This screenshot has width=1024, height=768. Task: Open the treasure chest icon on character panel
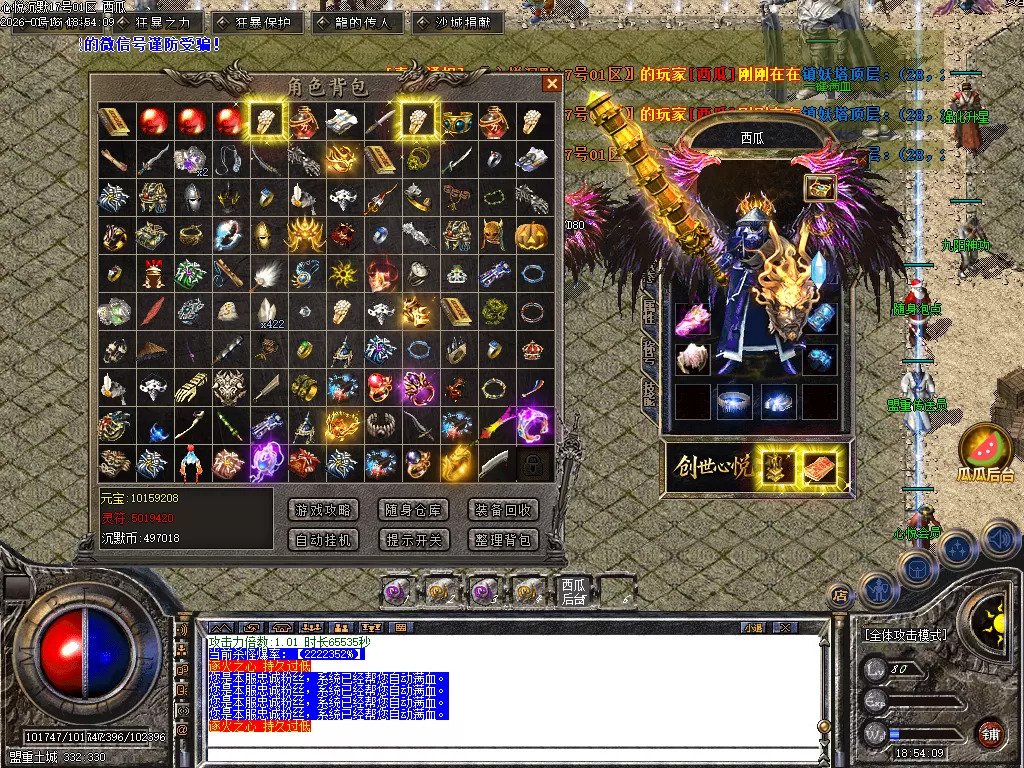(820, 188)
